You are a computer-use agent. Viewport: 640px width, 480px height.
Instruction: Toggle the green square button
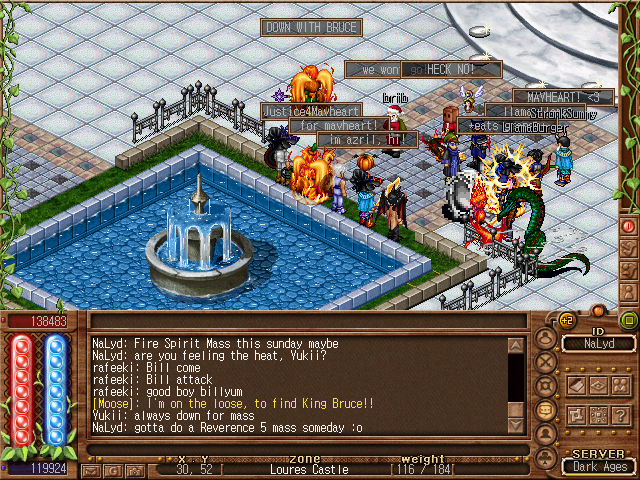point(629,320)
